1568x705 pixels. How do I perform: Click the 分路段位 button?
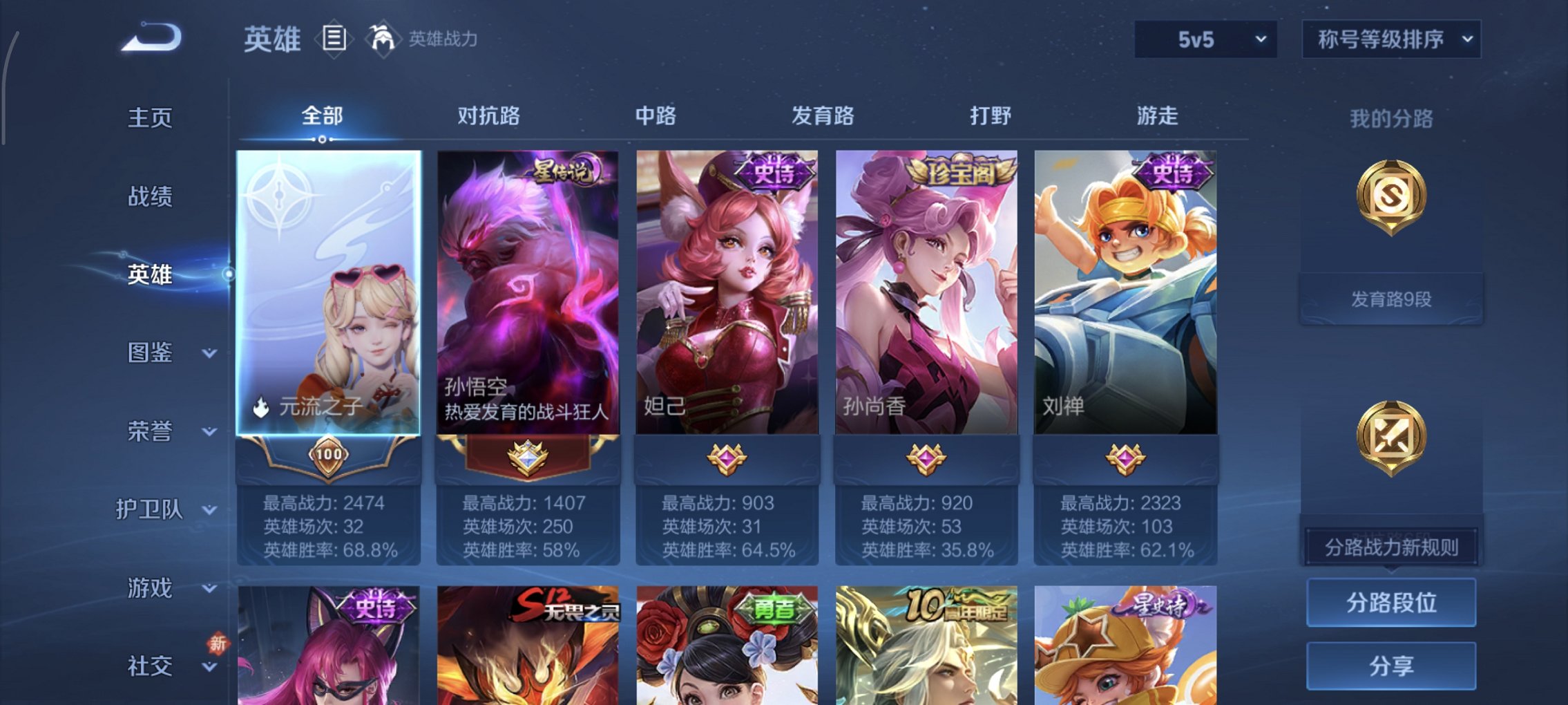point(1390,602)
